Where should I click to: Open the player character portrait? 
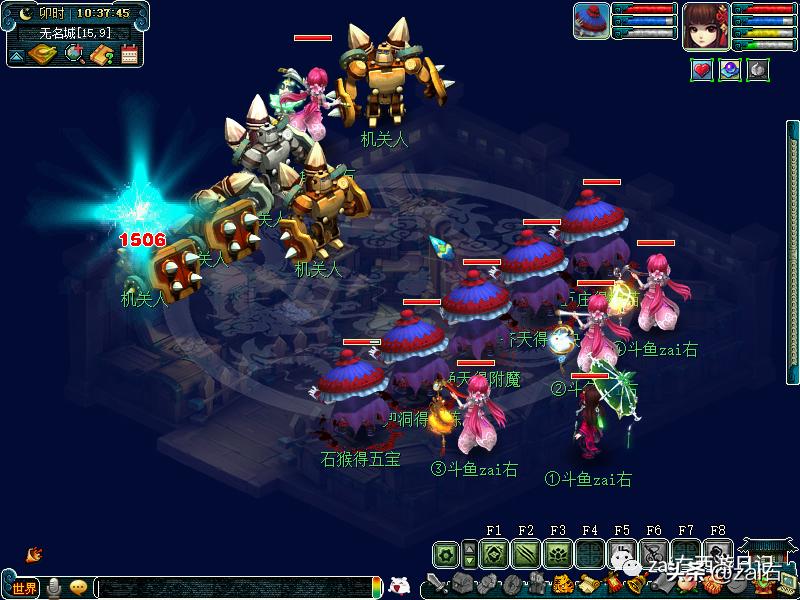(x=706, y=25)
